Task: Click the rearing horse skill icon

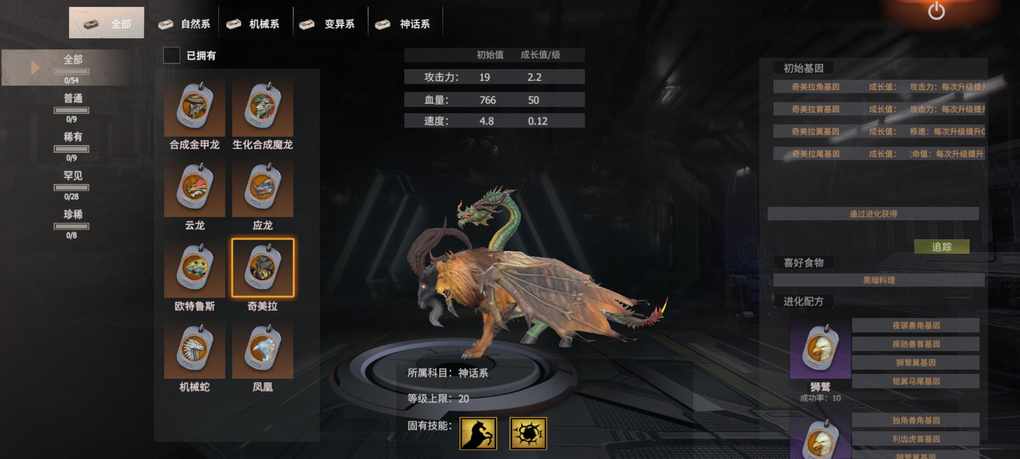Action: 478,433
